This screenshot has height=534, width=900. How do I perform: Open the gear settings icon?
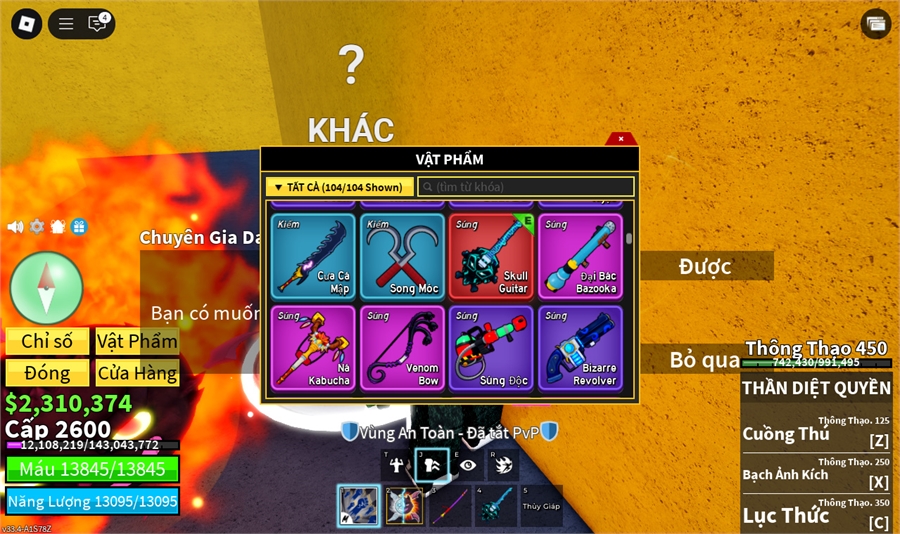click(x=37, y=227)
